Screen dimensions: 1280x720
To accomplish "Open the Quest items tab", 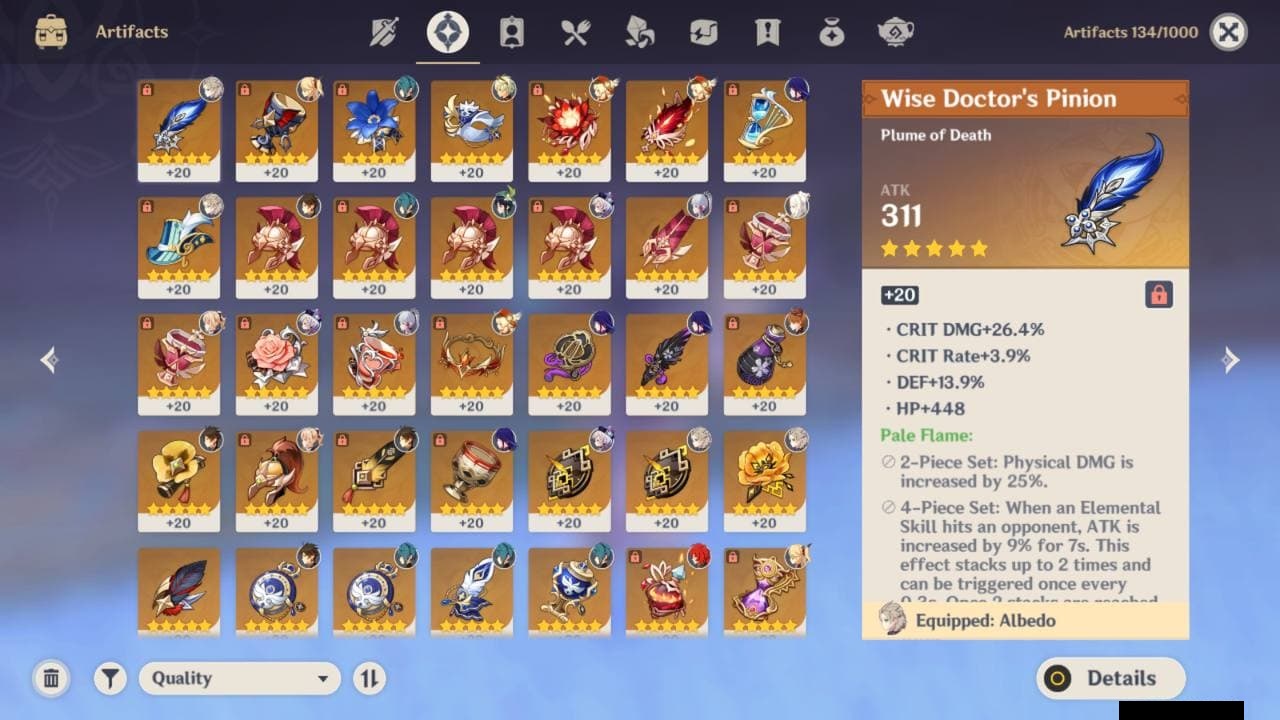I will coord(767,33).
